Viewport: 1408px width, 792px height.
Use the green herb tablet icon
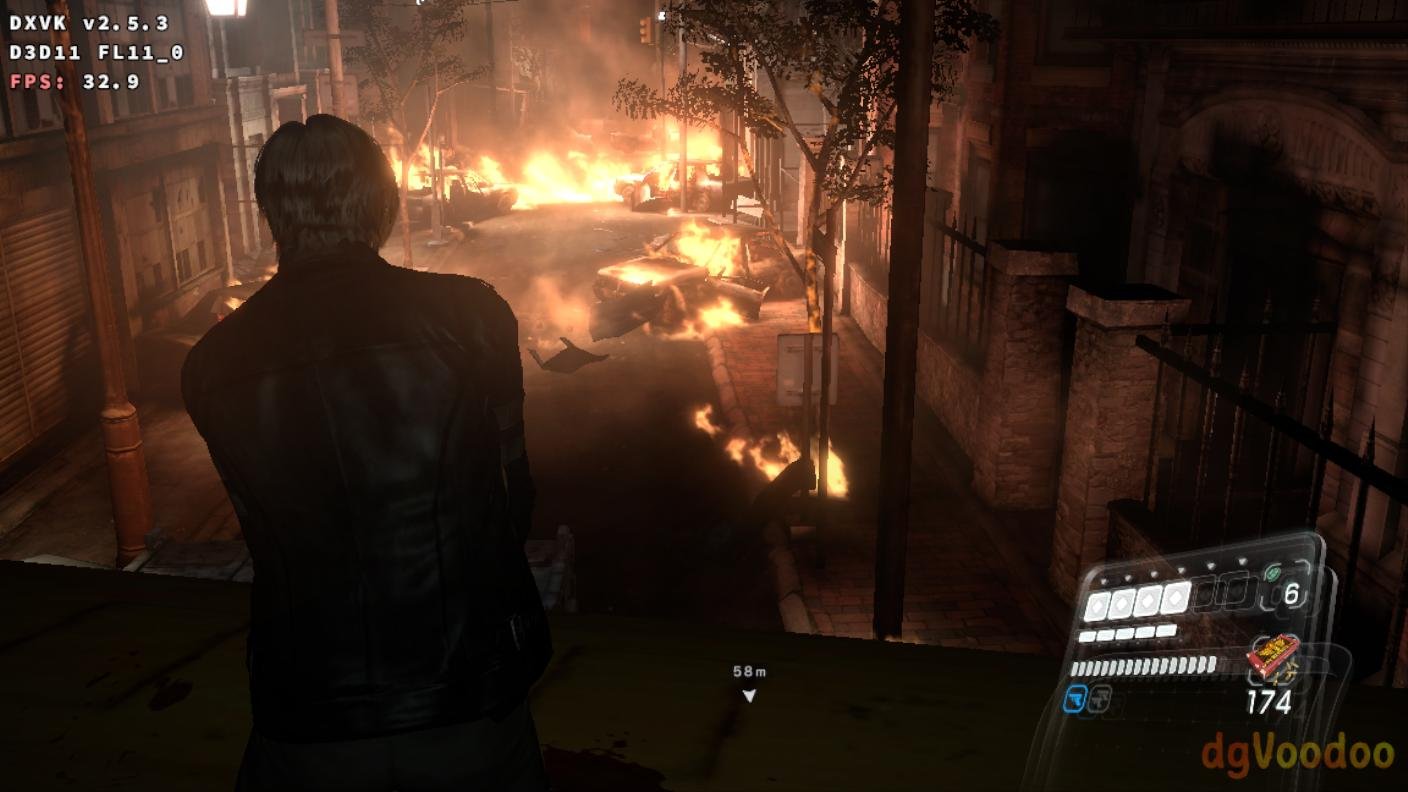point(1272,574)
